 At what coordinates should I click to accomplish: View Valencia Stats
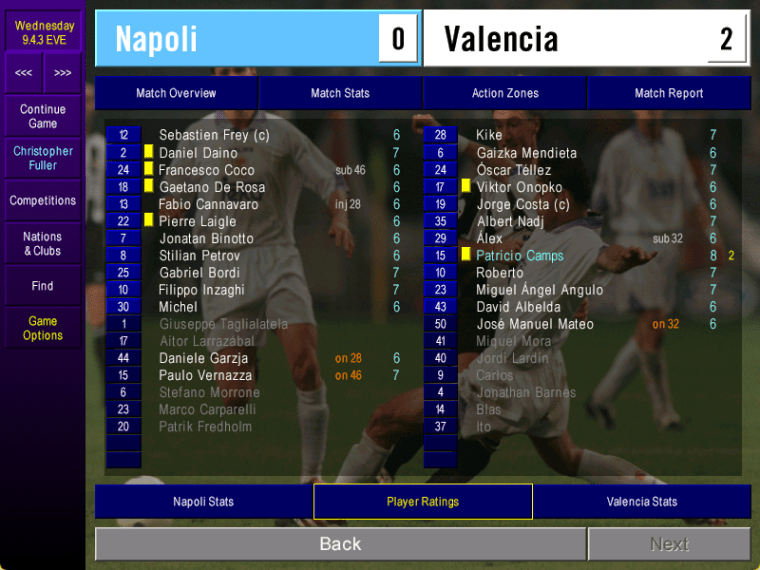click(642, 501)
